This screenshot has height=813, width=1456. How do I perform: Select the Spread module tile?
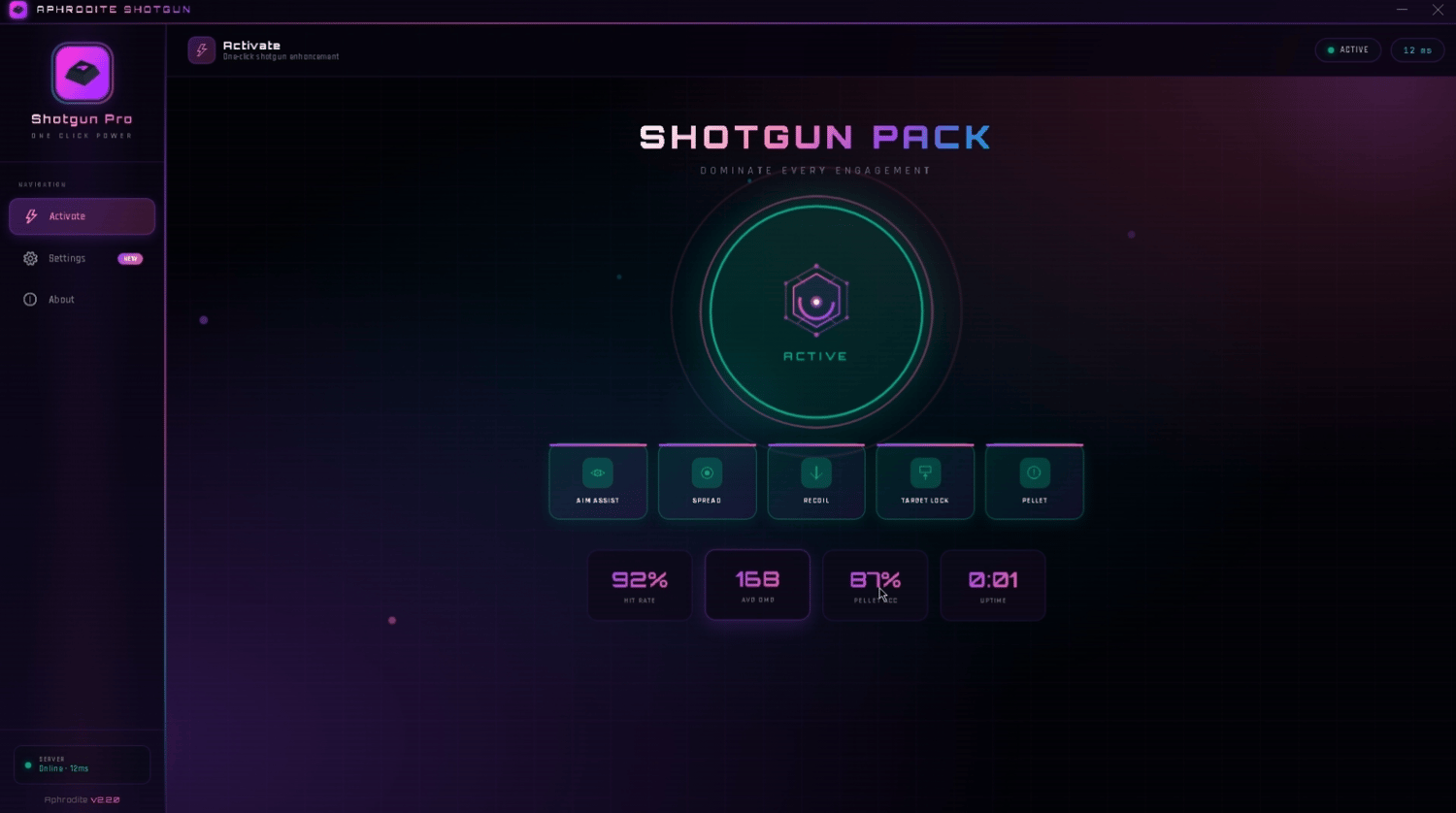click(x=707, y=482)
